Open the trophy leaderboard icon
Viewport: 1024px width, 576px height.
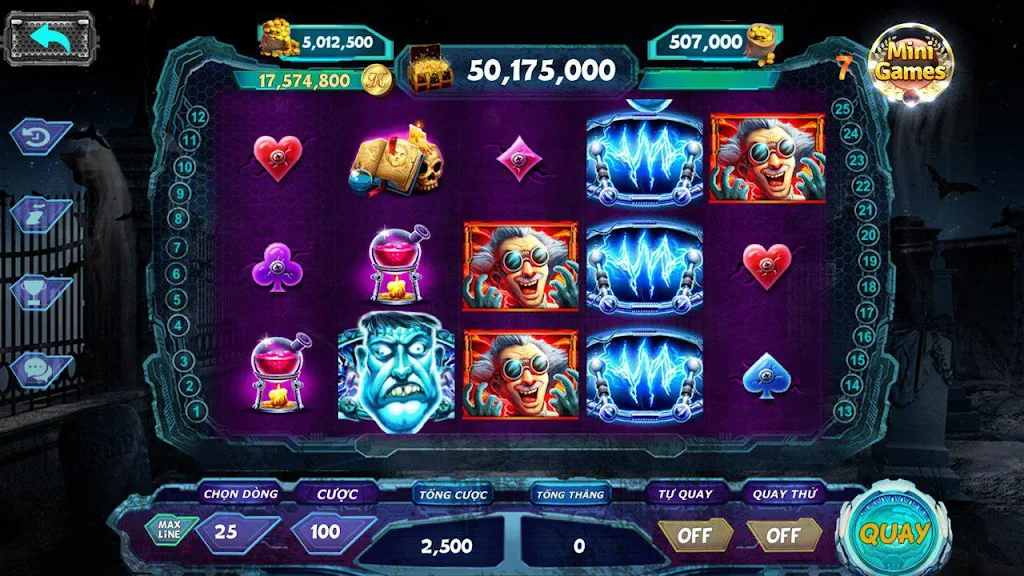42,290
